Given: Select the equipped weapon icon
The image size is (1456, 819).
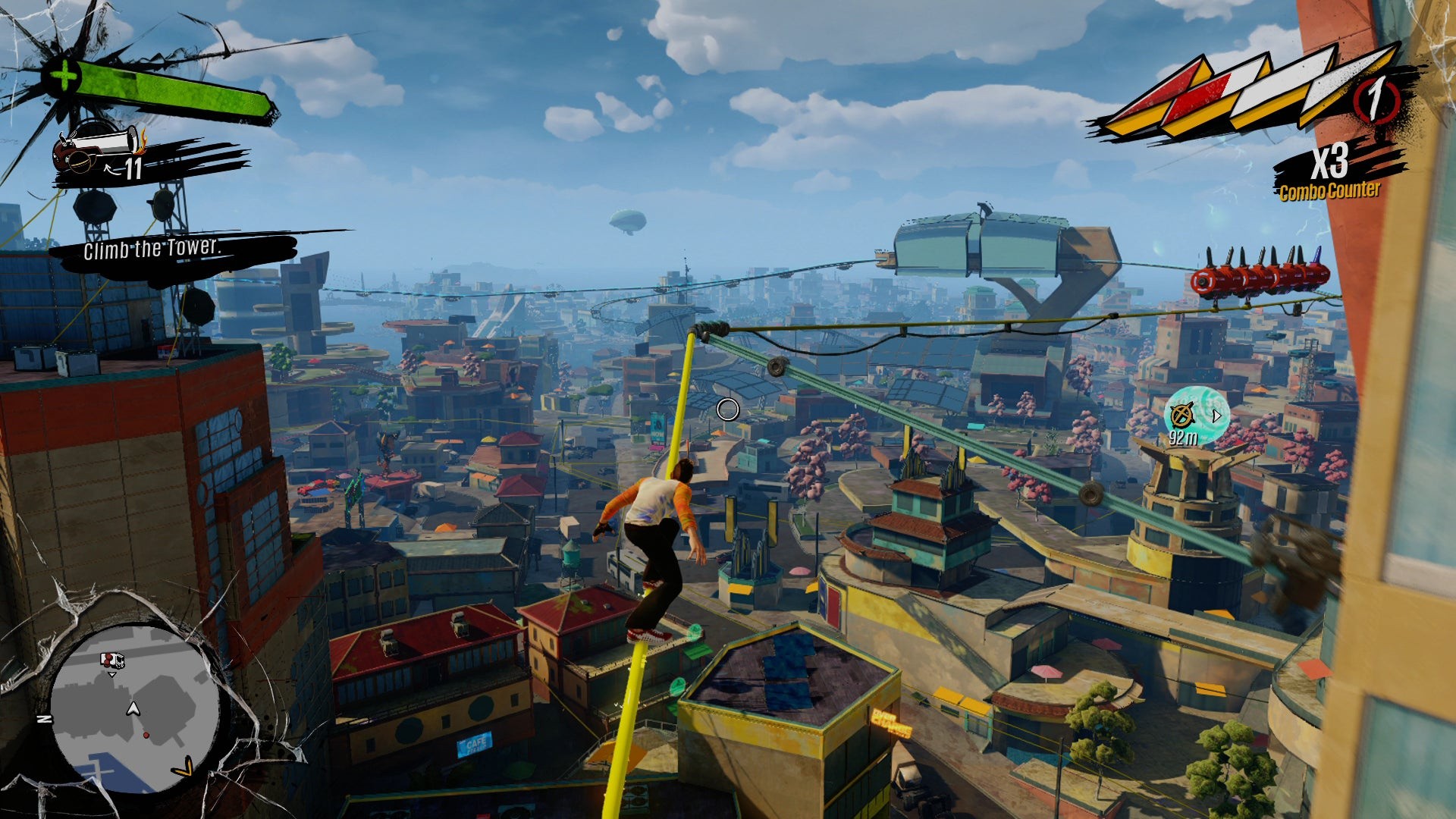Looking at the screenshot, I should 97,146.
